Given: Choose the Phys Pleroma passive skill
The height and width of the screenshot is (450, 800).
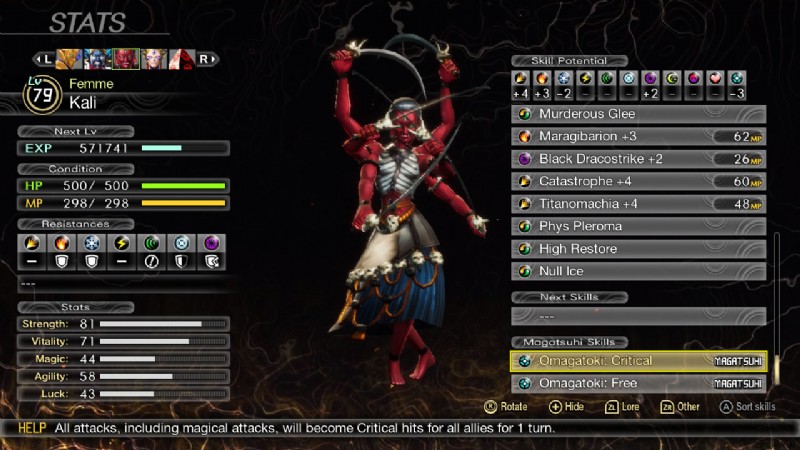Looking at the screenshot, I should point(640,226).
